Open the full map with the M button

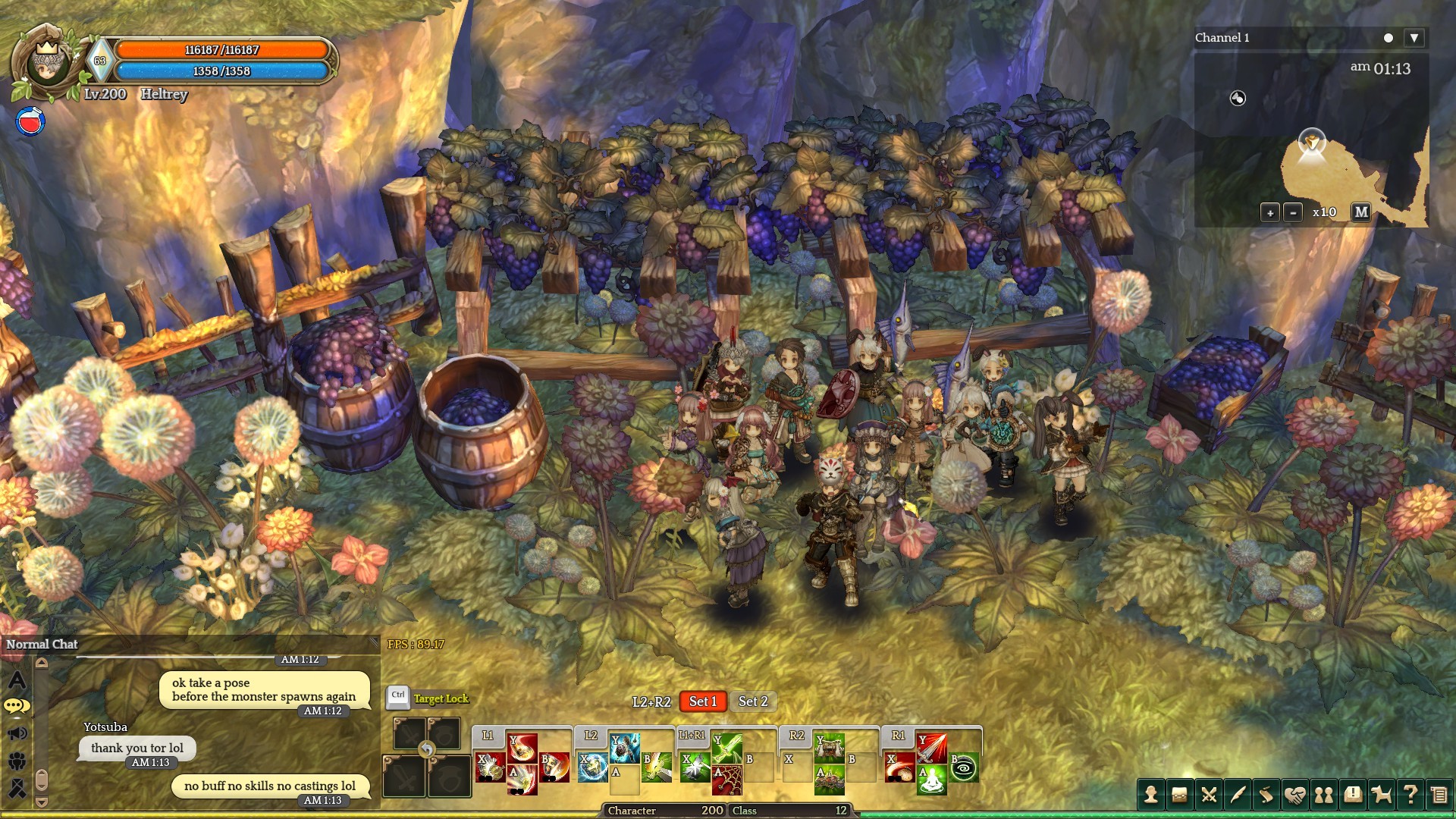tap(1361, 212)
